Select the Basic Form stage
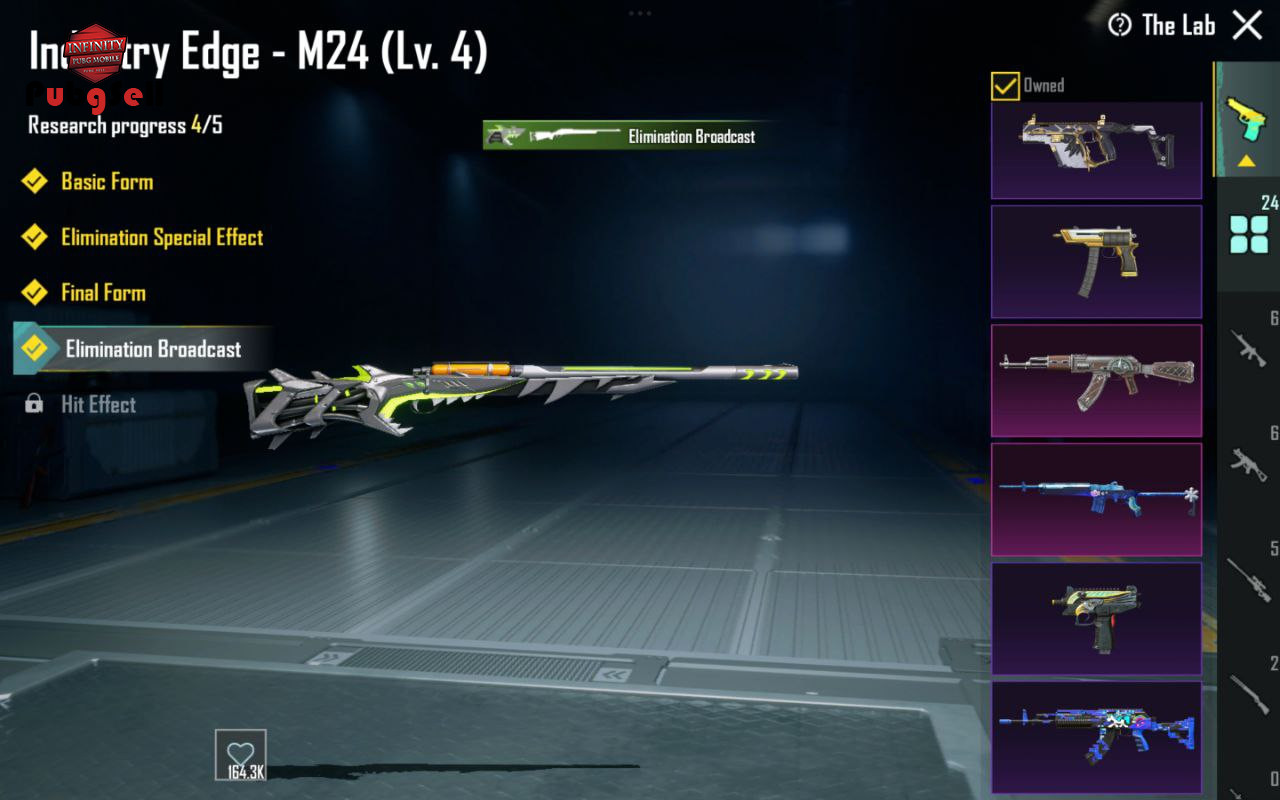This screenshot has width=1280, height=800. [107, 181]
